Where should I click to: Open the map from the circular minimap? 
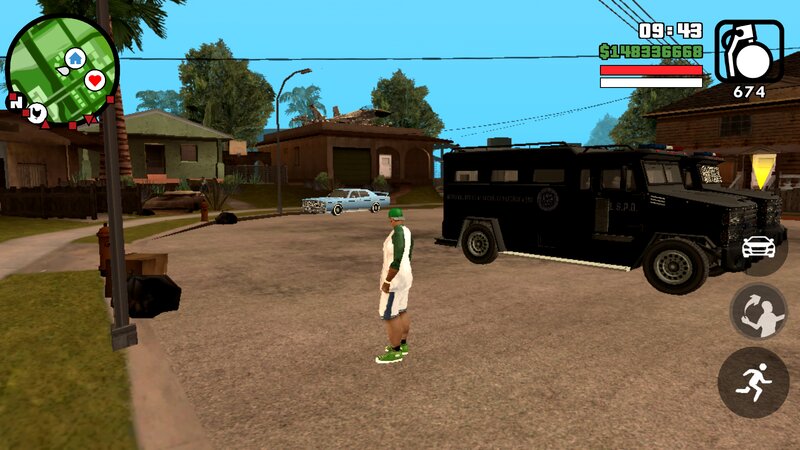pyautogui.click(x=62, y=70)
